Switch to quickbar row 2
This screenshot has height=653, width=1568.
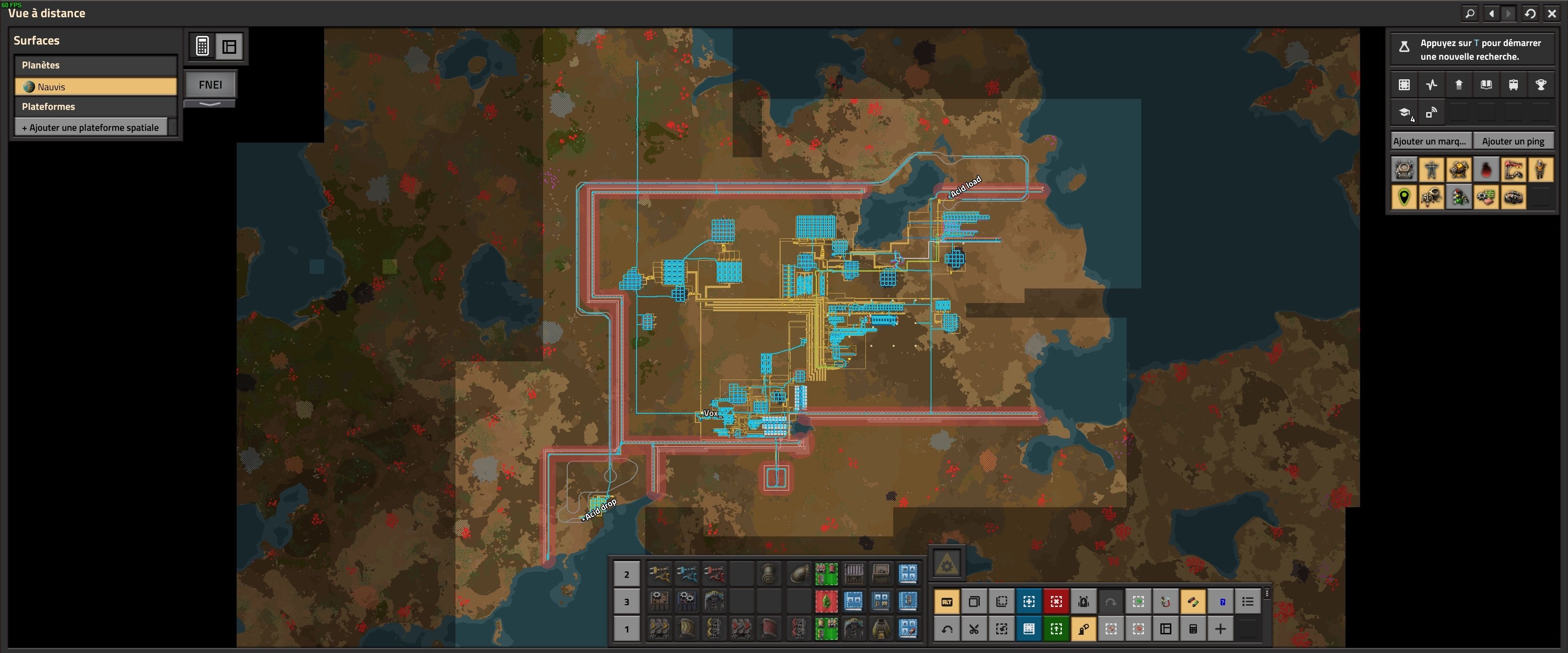pos(626,575)
